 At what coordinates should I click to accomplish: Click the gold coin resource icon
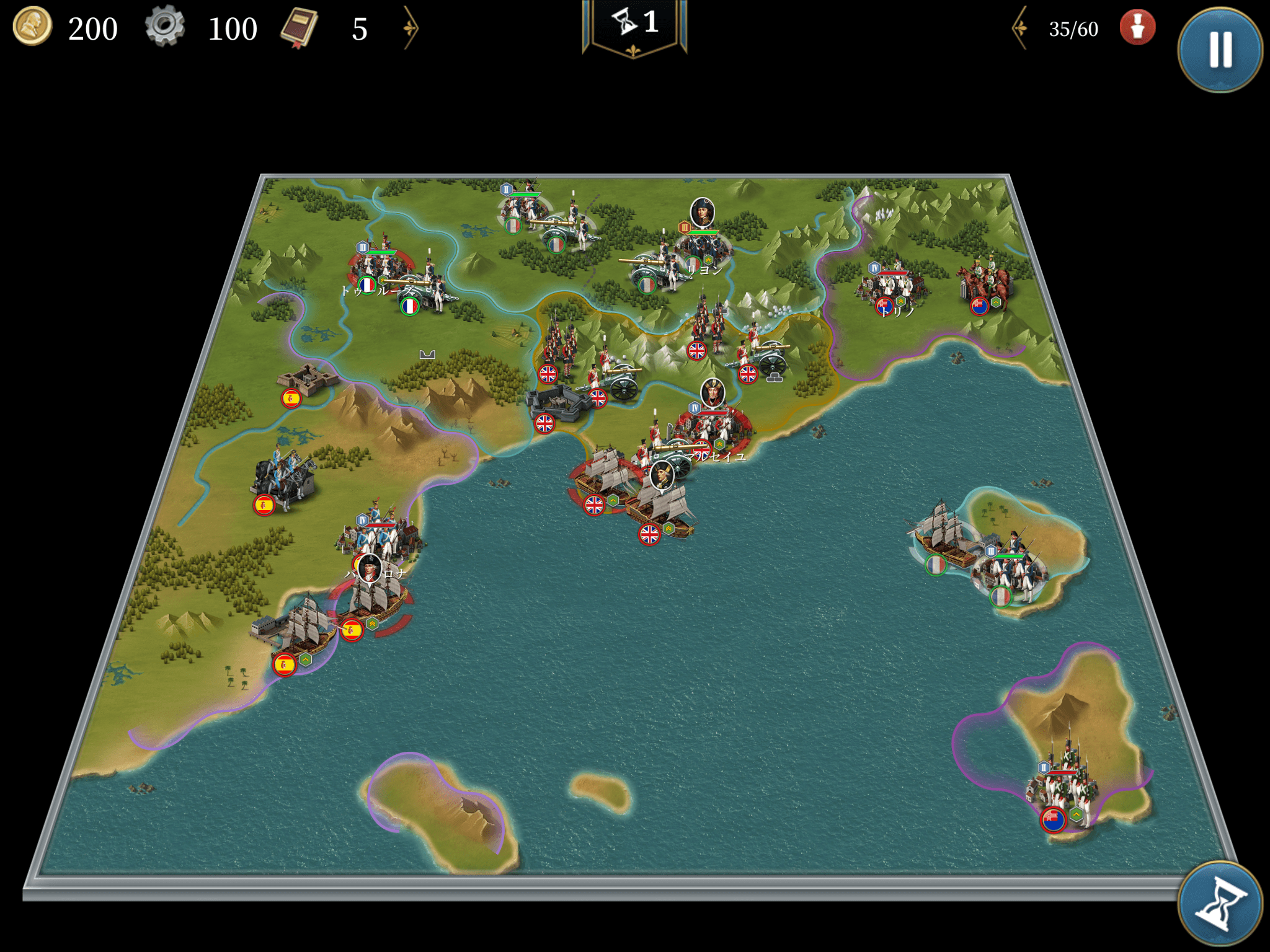point(32,27)
